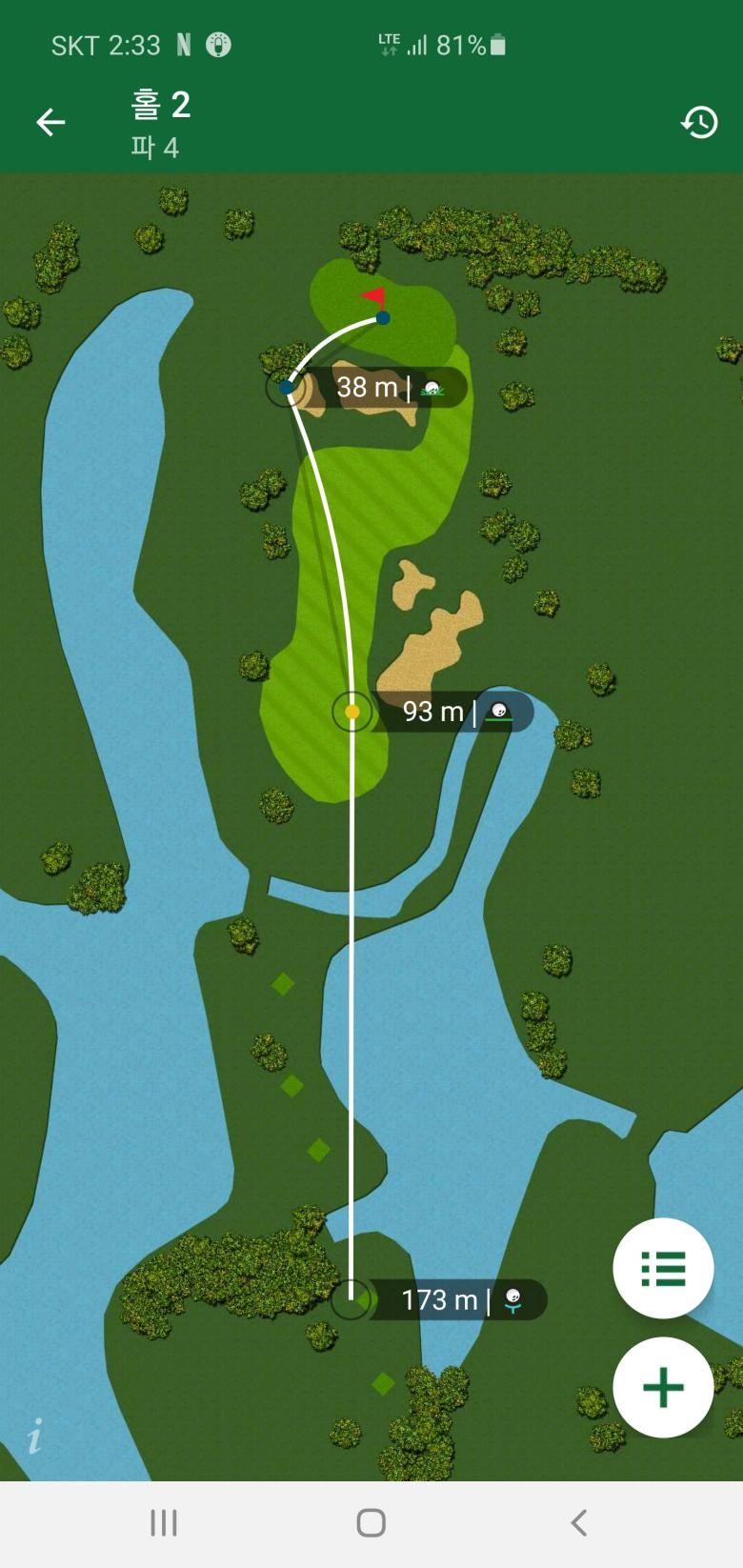Image resolution: width=743 pixels, height=1568 pixels.
Task: Tap the red flag pin marker
Action: tap(375, 297)
